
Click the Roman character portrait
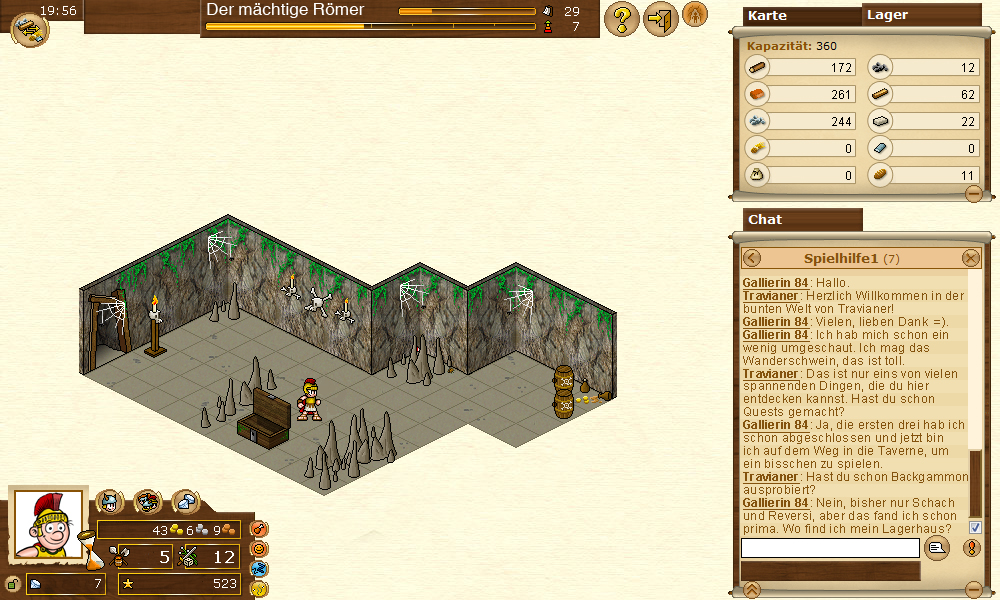(46, 525)
